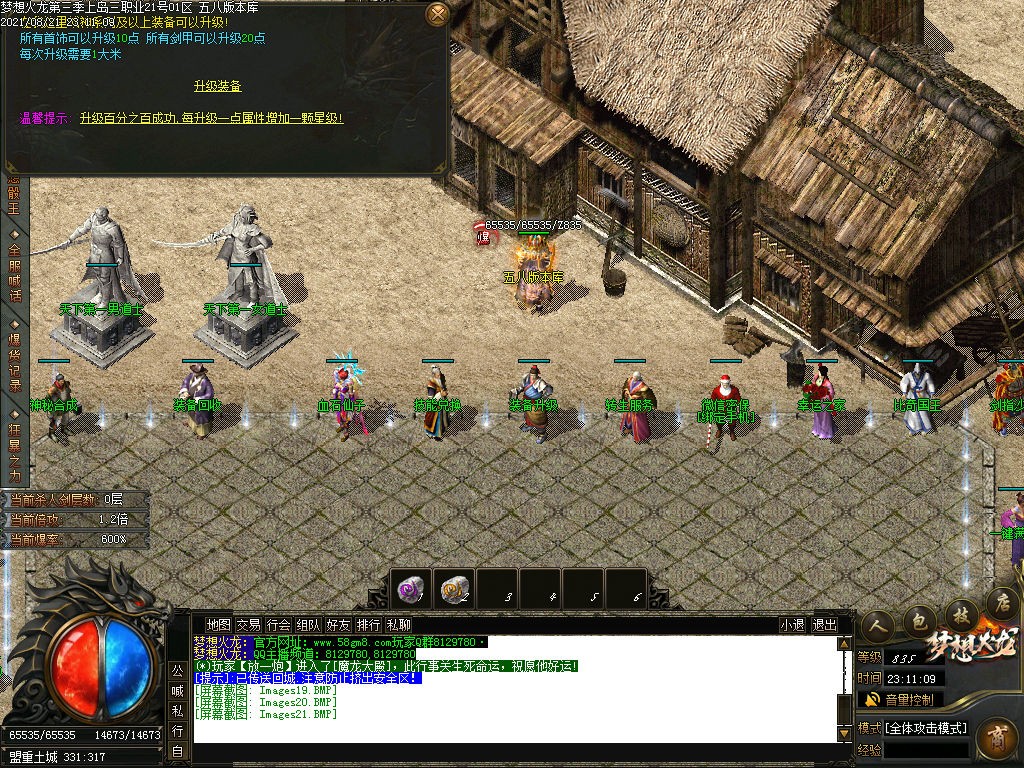
Task: Open the 交易 trade tab
Action: [x=248, y=625]
